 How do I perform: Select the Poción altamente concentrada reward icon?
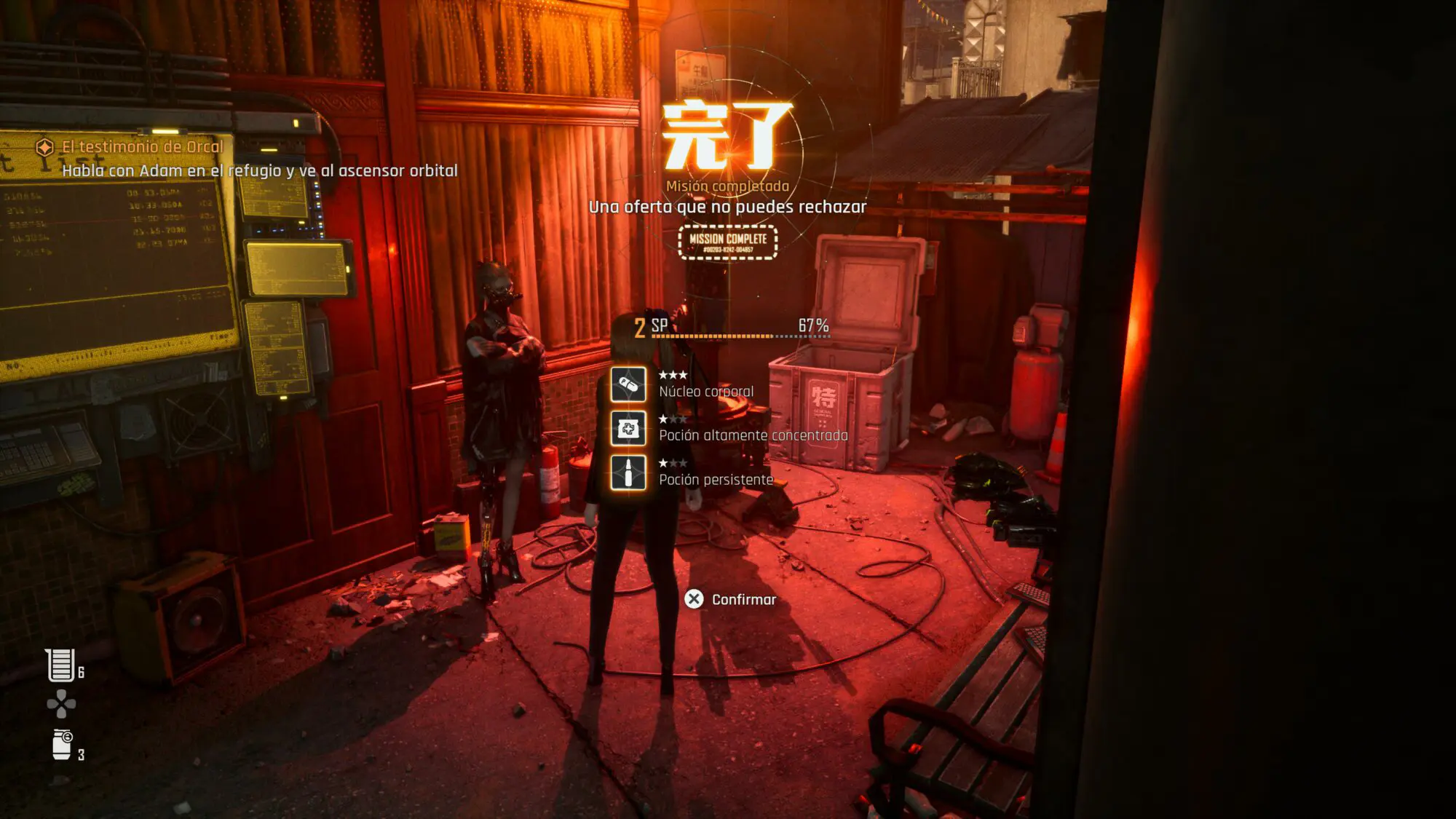[628, 429]
